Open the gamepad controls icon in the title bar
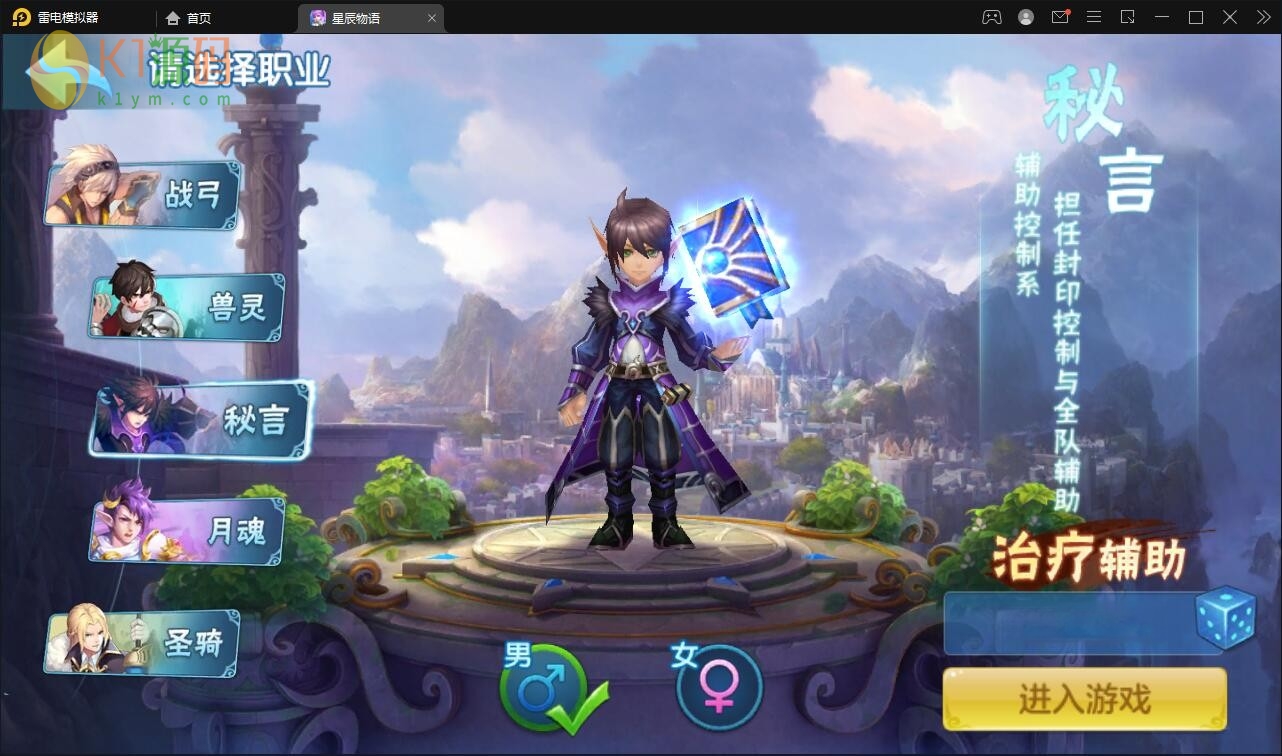The height and width of the screenshot is (756, 1282). [991, 17]
